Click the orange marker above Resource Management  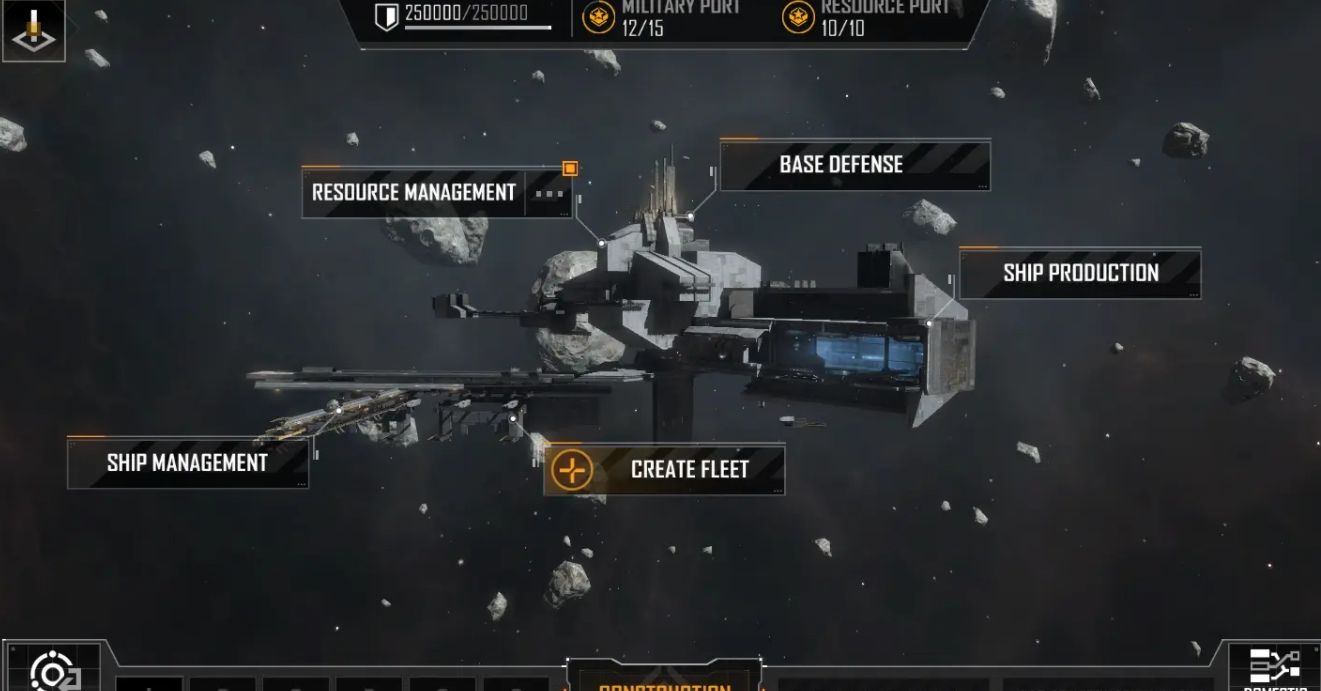570,168
